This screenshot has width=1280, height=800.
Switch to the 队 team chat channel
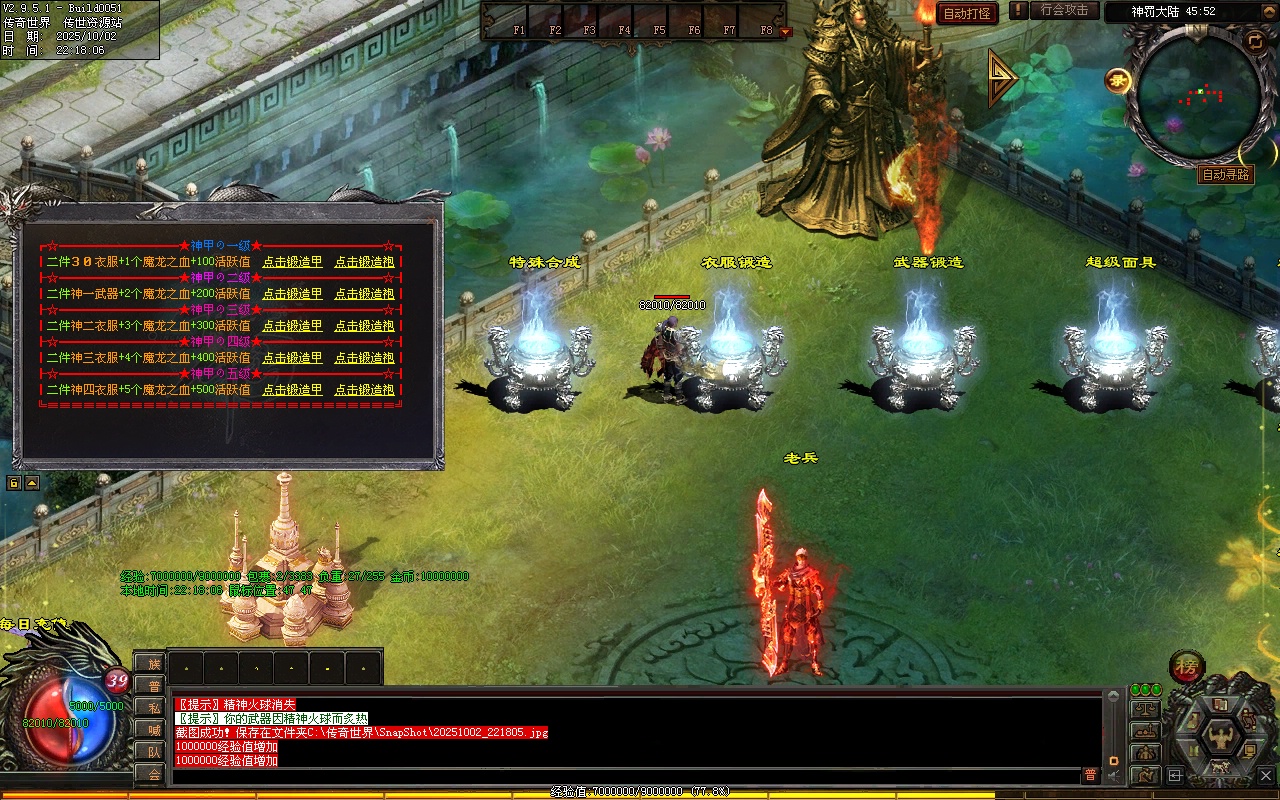pyautogui.click(x=153, y=751)
